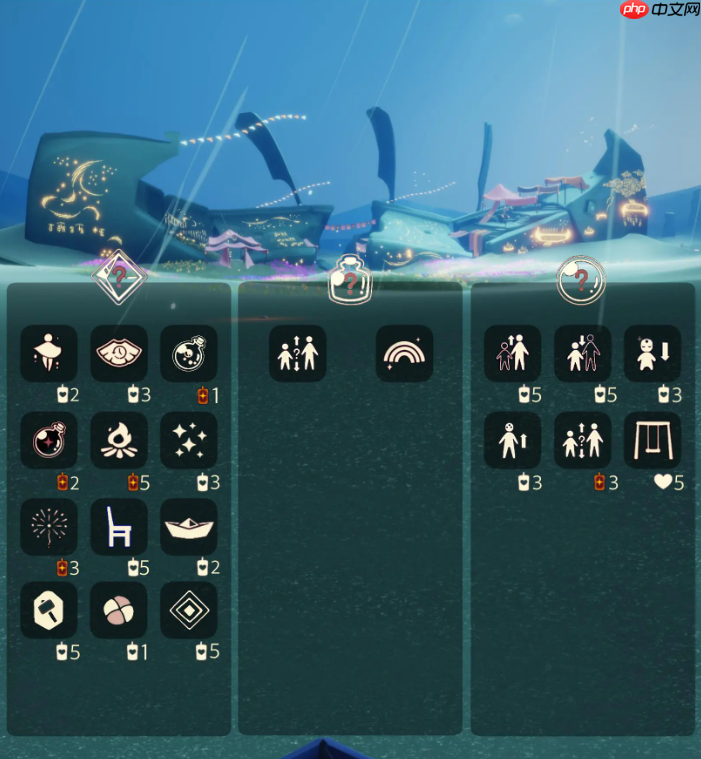The image size is (701, 759).
Task: Choose the four-petal ball item
Action: 119,611
